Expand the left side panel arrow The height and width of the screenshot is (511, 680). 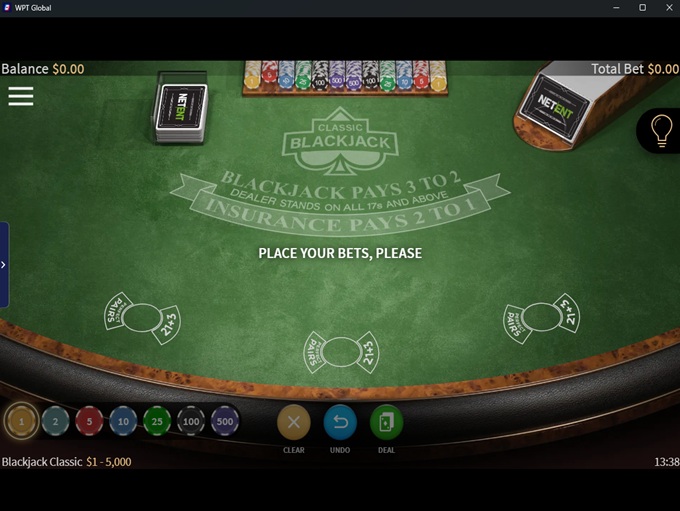[x=4, y=265]
